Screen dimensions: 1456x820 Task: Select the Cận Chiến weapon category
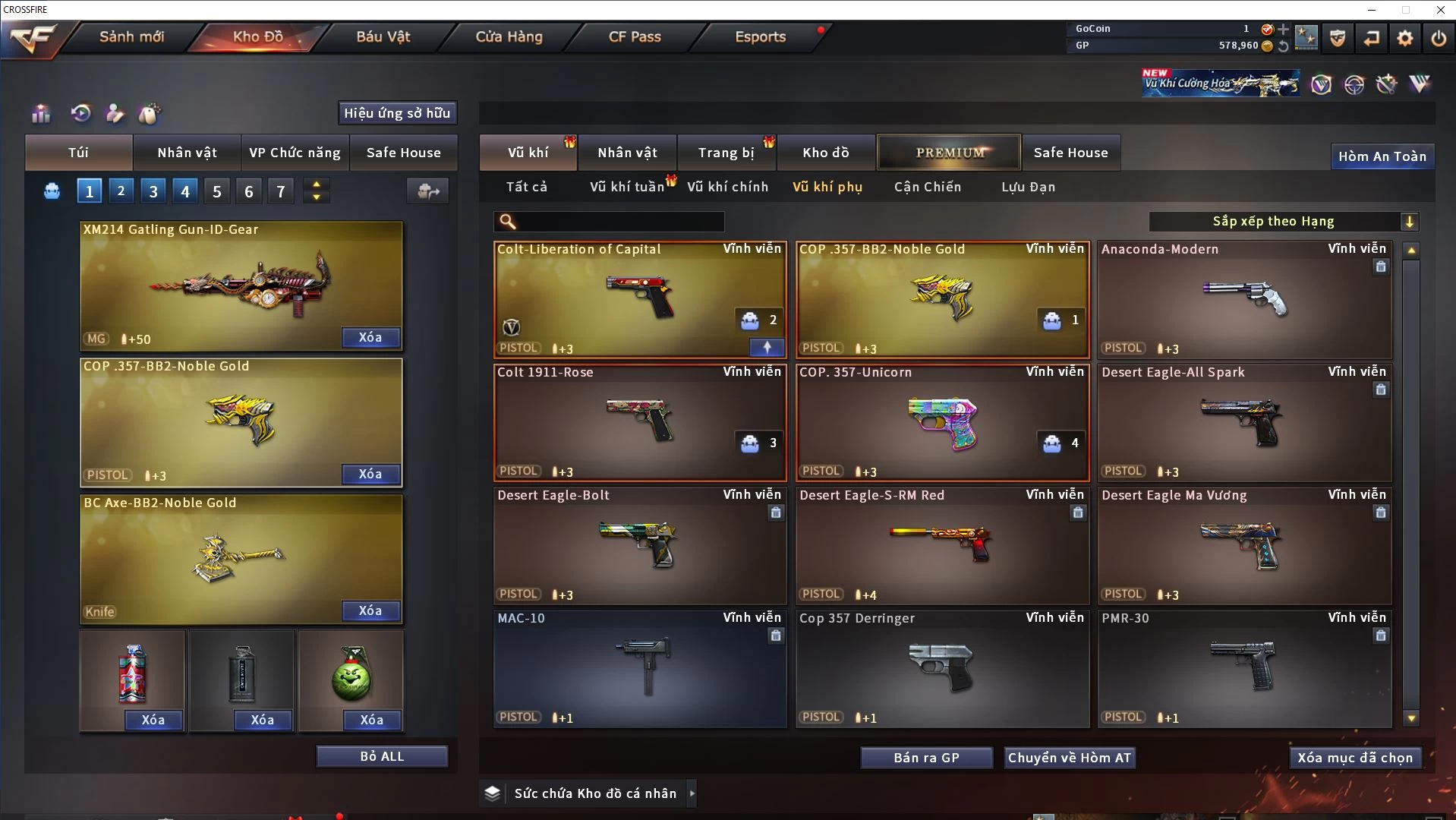tap(927, 187)
